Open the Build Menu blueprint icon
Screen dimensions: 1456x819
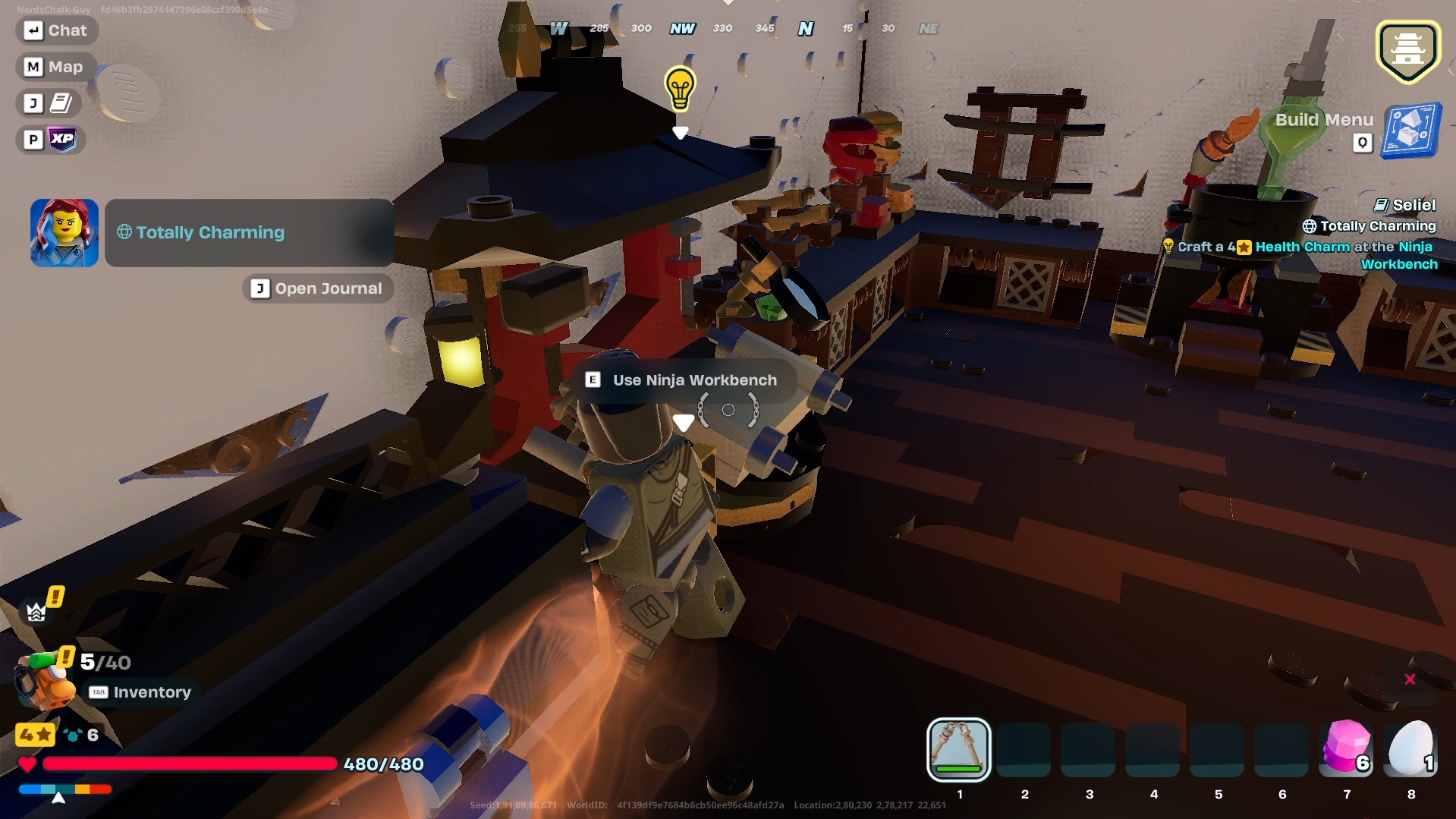(1409, 131)
